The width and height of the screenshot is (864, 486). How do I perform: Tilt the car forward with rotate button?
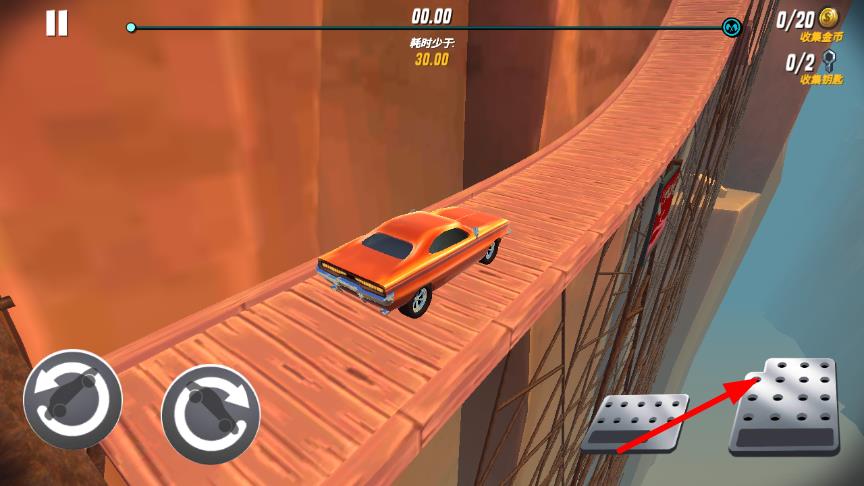pyautogui.click(x=211, y=413)
